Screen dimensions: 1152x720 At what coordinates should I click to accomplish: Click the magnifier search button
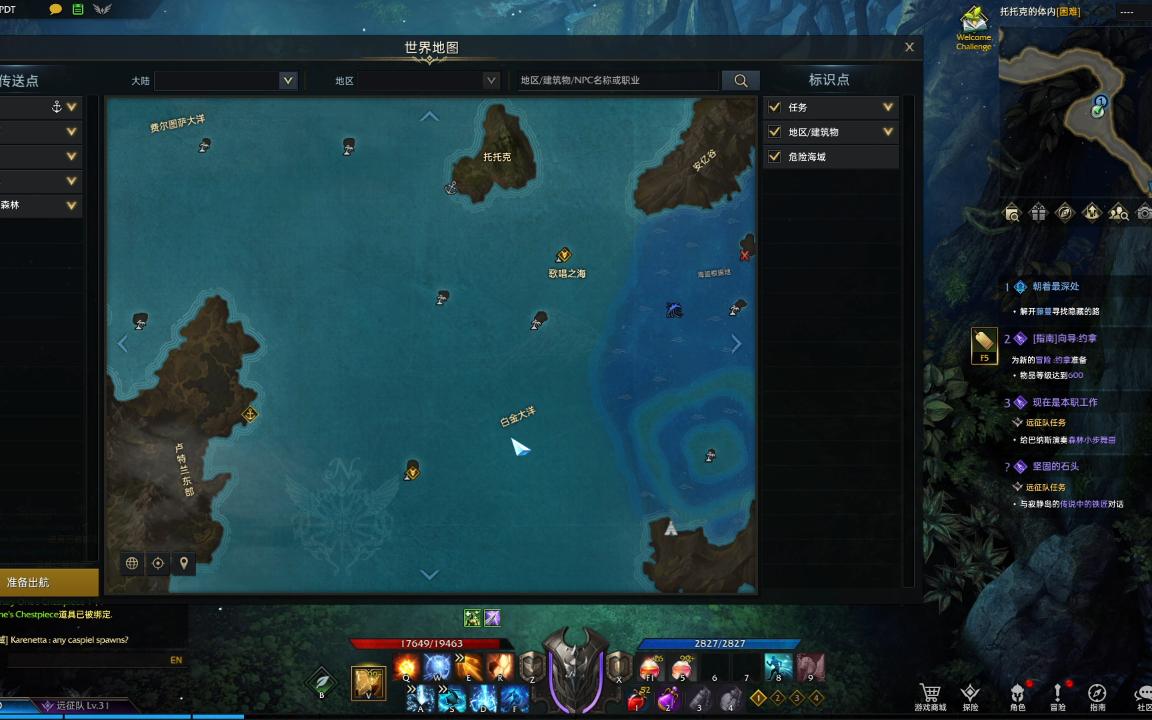(741, 81)
